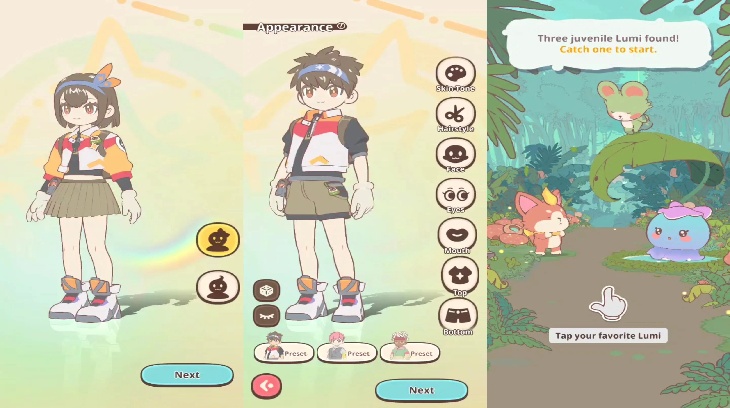
Task: Select the female body type icon with bow
Action: pos(217,239)
